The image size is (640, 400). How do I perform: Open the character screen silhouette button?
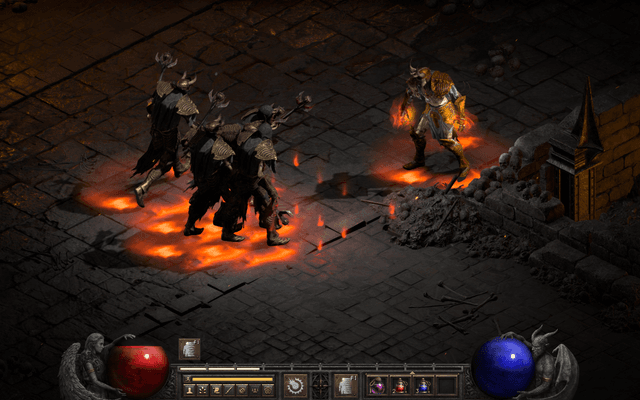click(x=187, y=389)
